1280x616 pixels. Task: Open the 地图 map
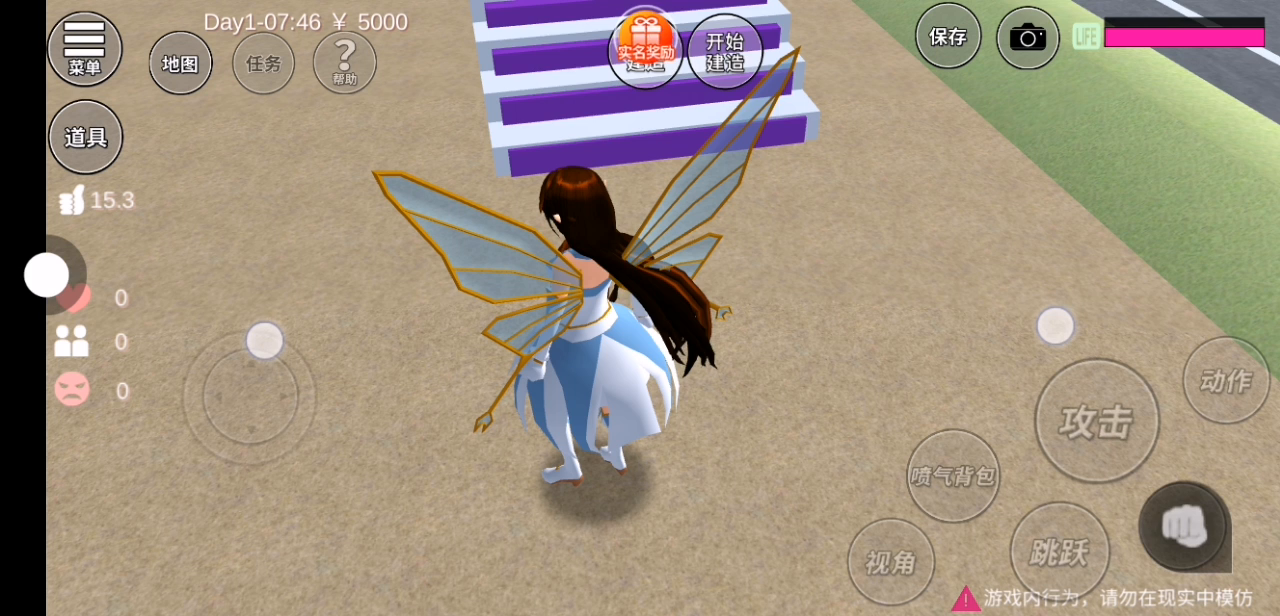[x=181, y=63]
